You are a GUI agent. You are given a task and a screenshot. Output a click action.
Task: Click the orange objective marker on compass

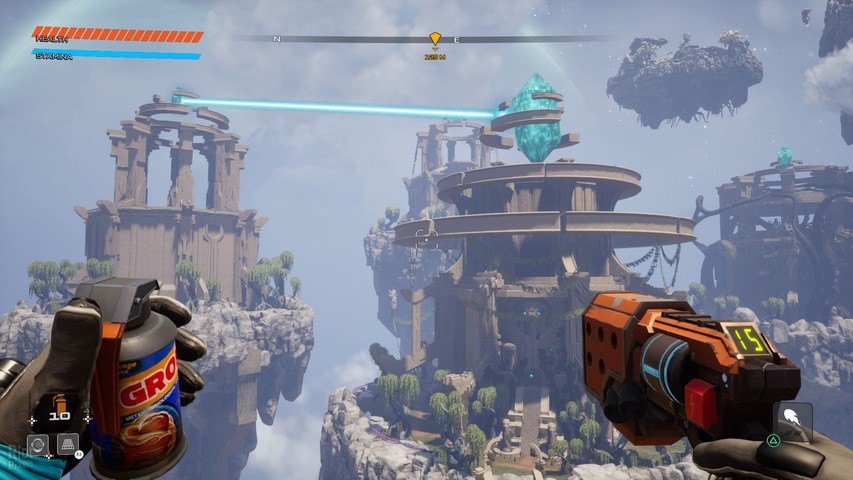pyautogui.click(x=435, y=39)
